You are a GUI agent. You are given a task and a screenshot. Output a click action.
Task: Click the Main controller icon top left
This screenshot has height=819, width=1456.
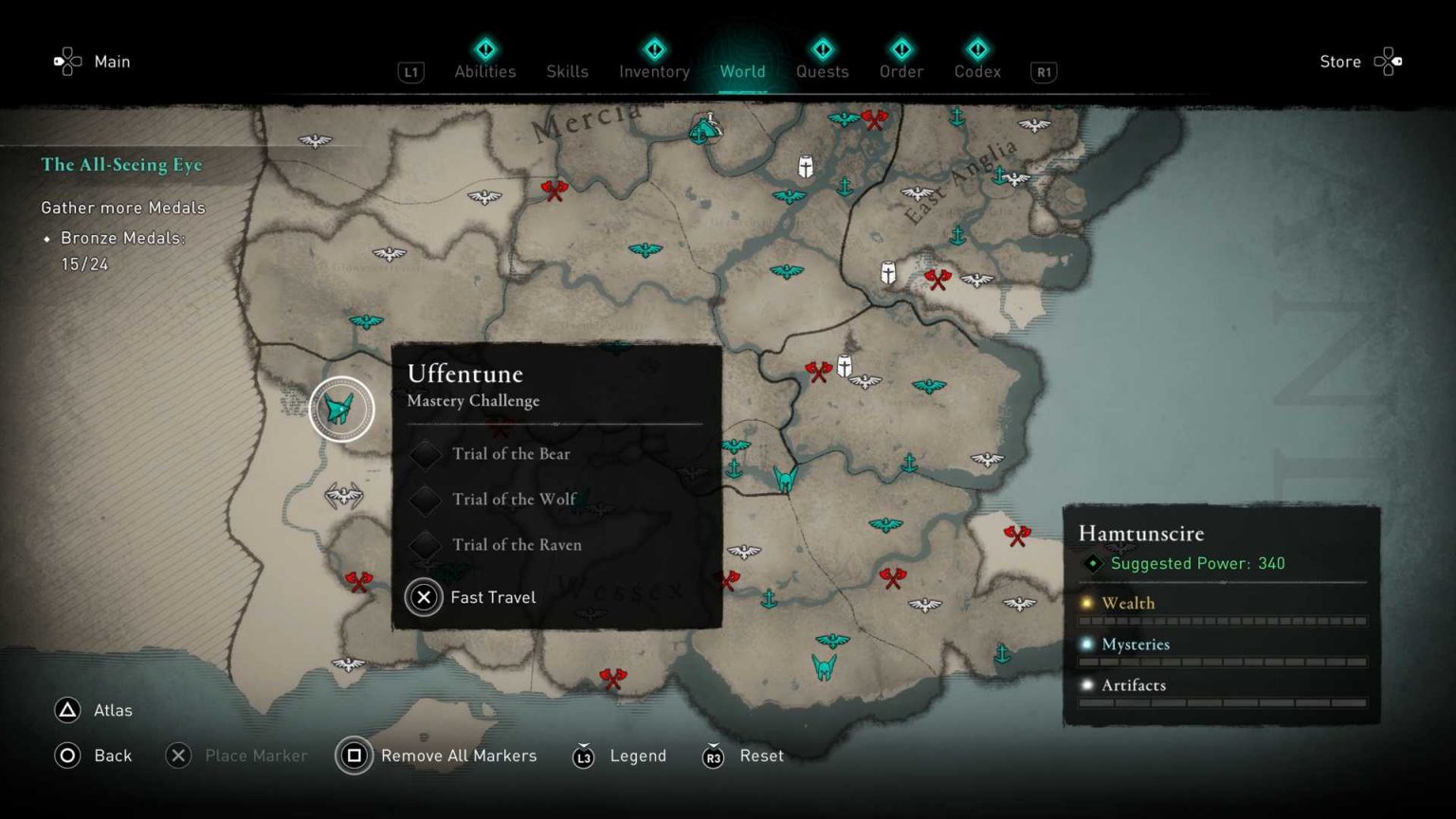click(x=66, y=61)
